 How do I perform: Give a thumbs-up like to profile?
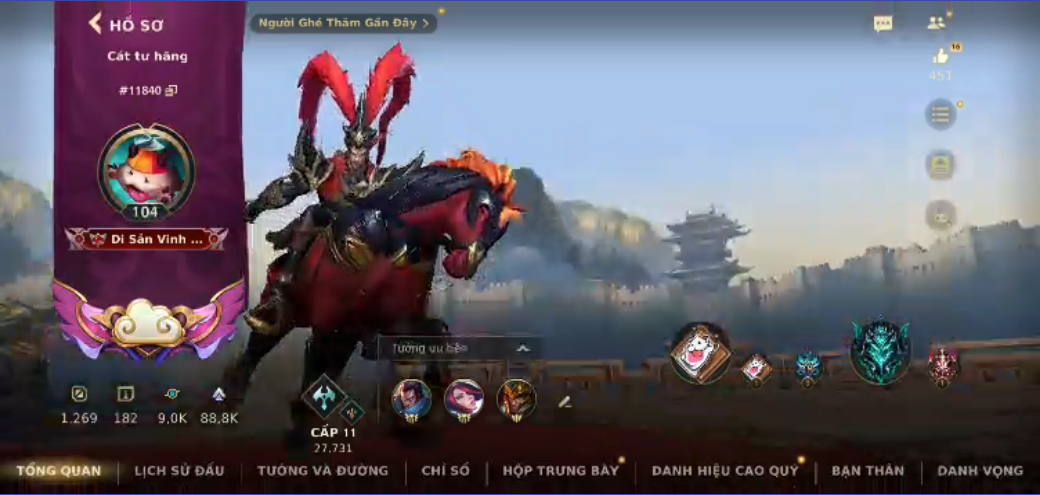click(x=940, y=57)
